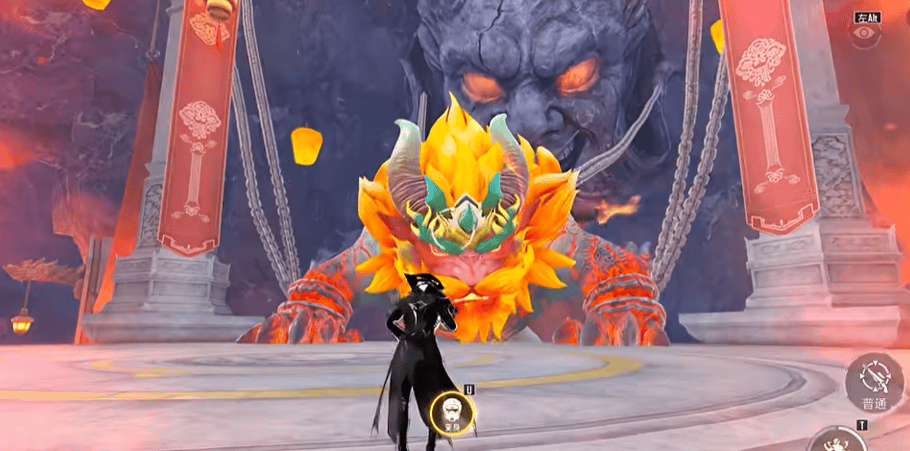Image resolution: width=910 pixels, height=451 pixels.
Task: Toggle the eye view icon
Action: click(864, 33)
